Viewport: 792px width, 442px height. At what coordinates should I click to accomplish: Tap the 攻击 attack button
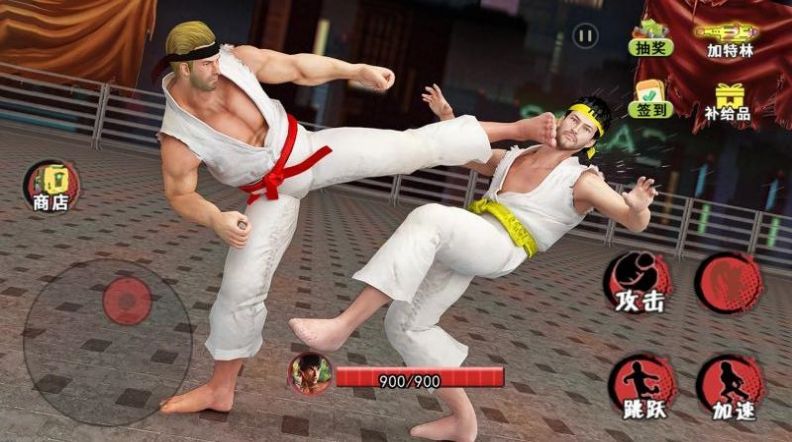[x=638, y=283]
